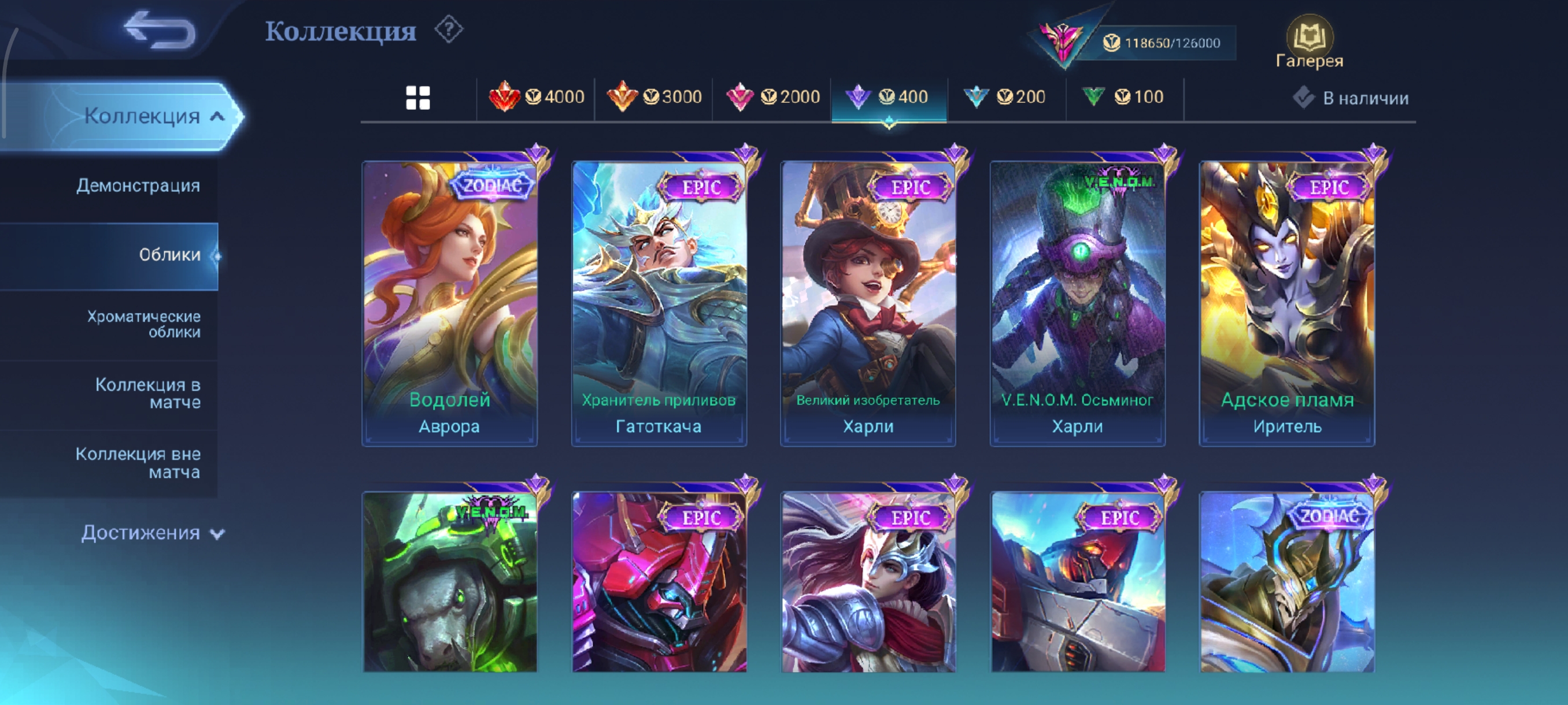Select the 400 points tier tab
This screenshot has height=705, width=1568.
point(889,97)
